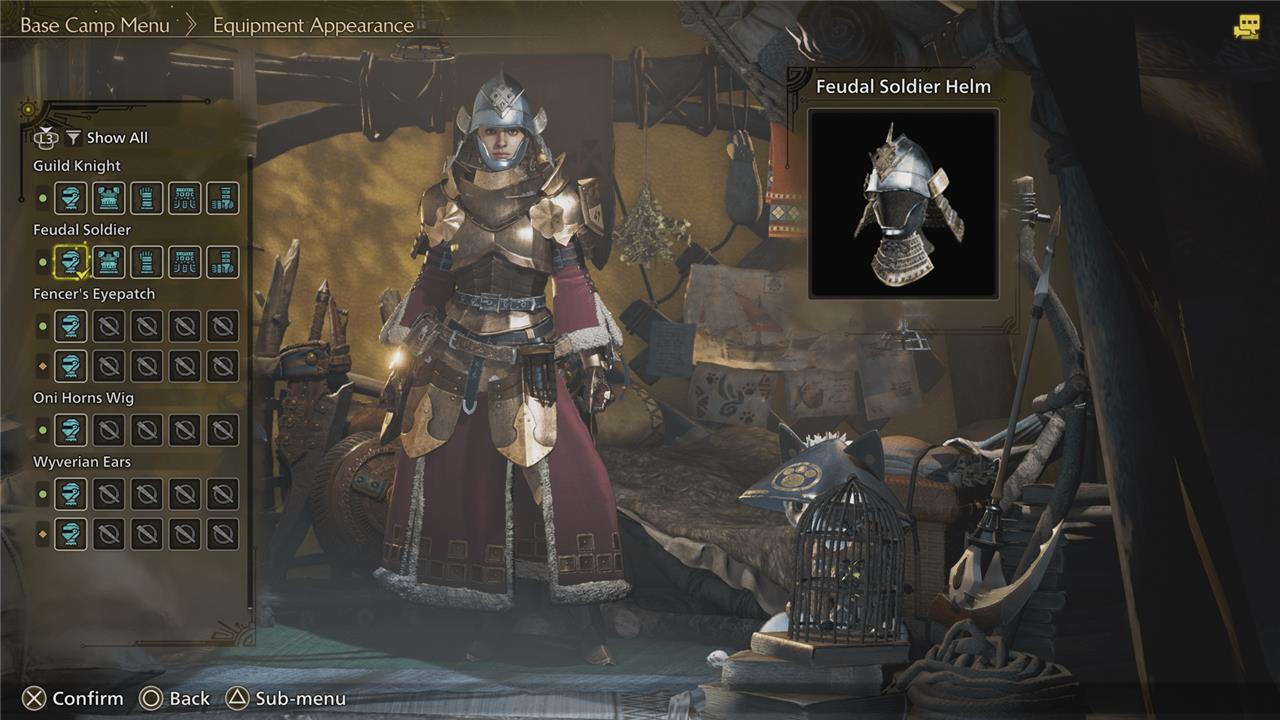Choose the Oni Horns Wig head slot
Viewport: 1280px width, 720px height.
point(70,430)
